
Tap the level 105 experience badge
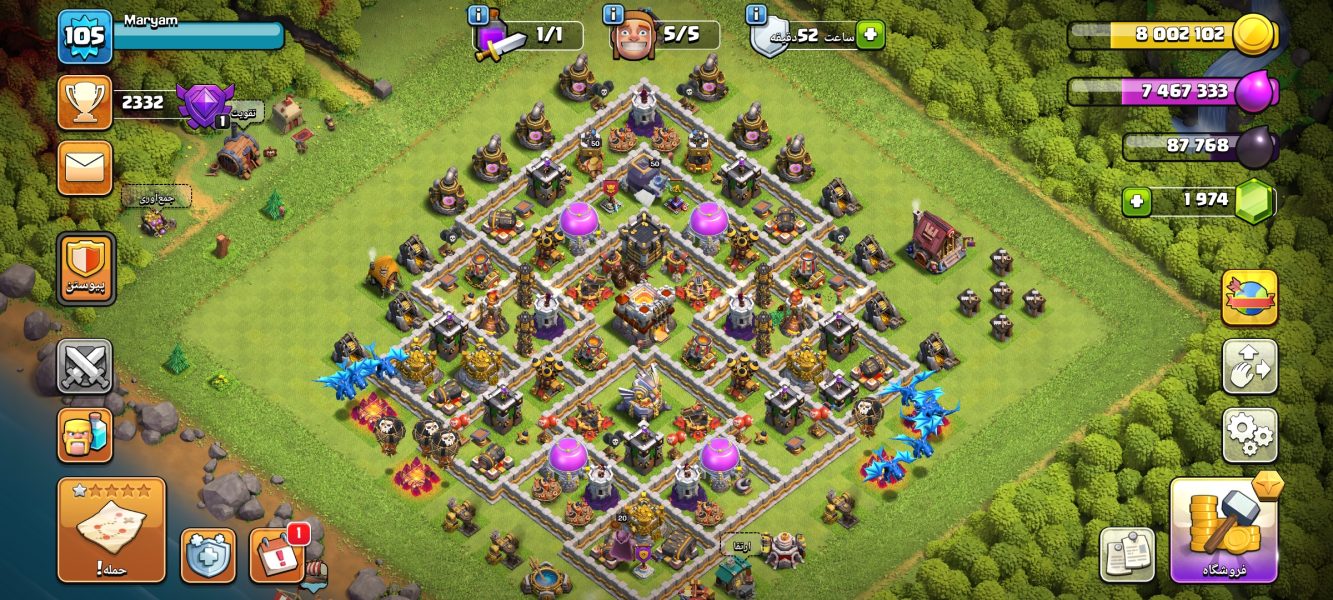coord(84,36)
